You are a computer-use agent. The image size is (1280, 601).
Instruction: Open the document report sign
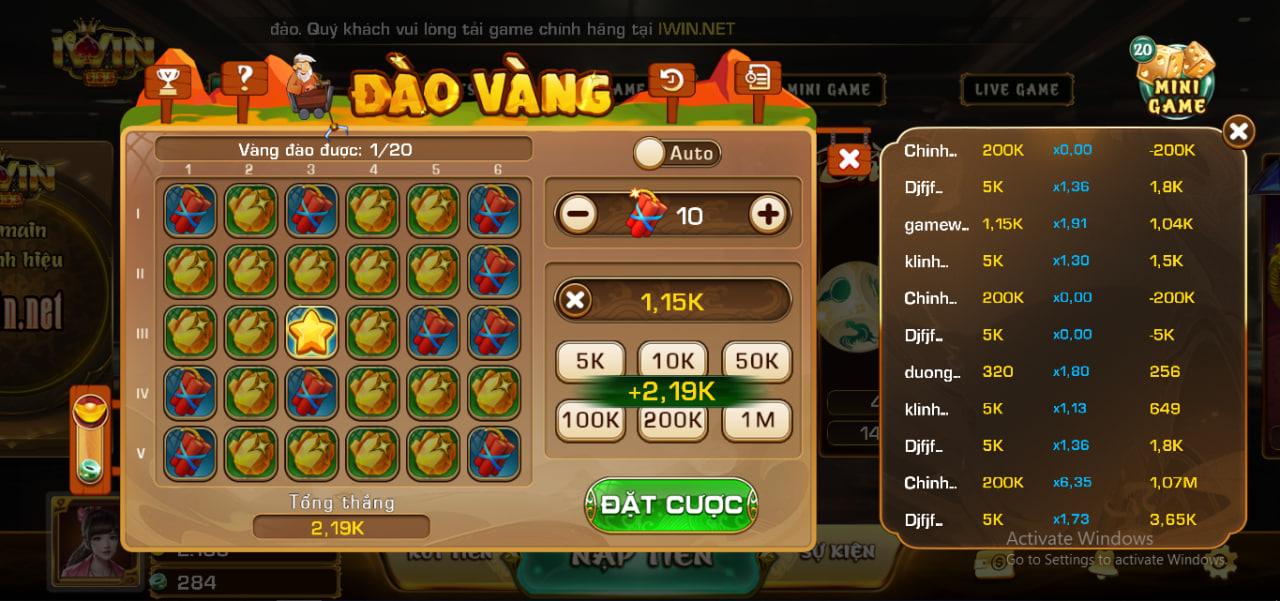(757, 76)
